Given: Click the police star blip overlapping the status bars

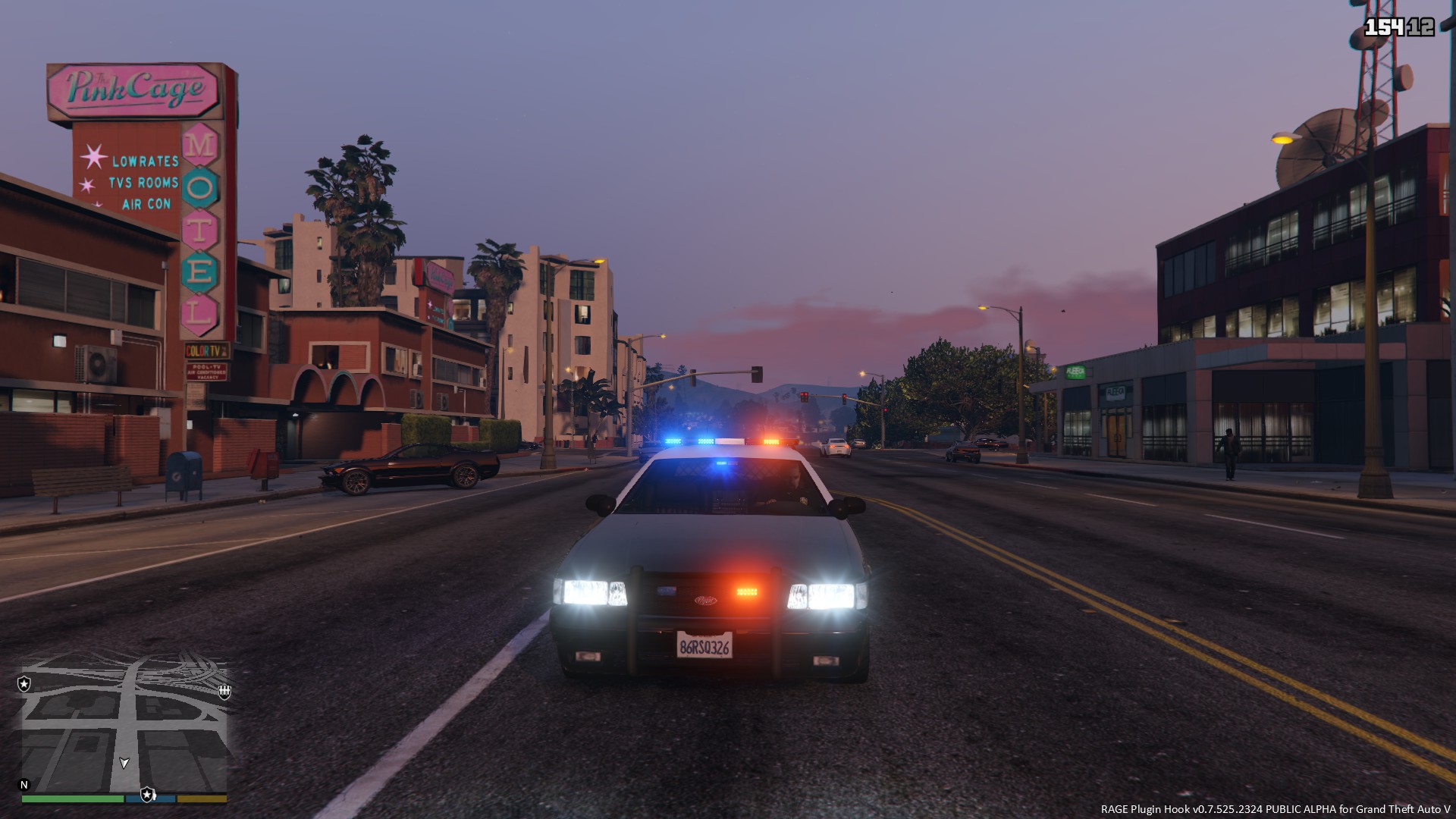Looking at the screenshot, I should (x=148, y=794).
